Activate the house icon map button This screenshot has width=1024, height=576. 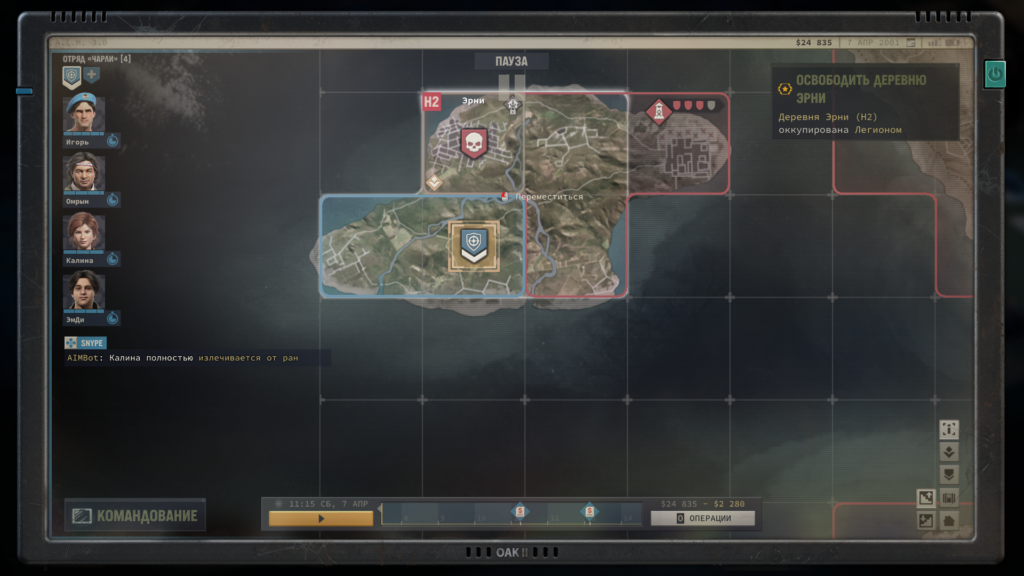(x=949, y=520)
